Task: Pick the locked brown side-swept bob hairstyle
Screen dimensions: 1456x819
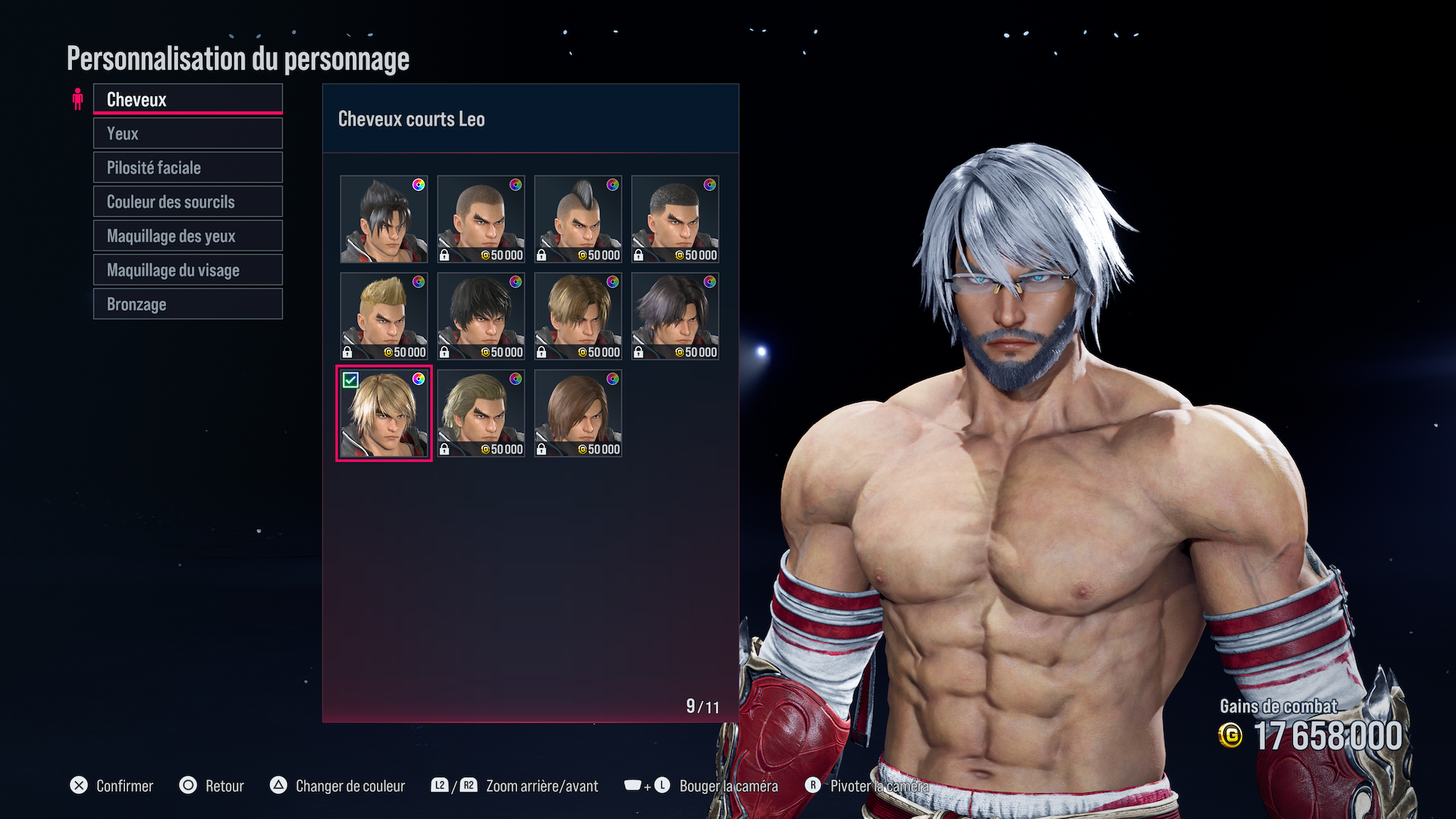Action: (578, 413)
